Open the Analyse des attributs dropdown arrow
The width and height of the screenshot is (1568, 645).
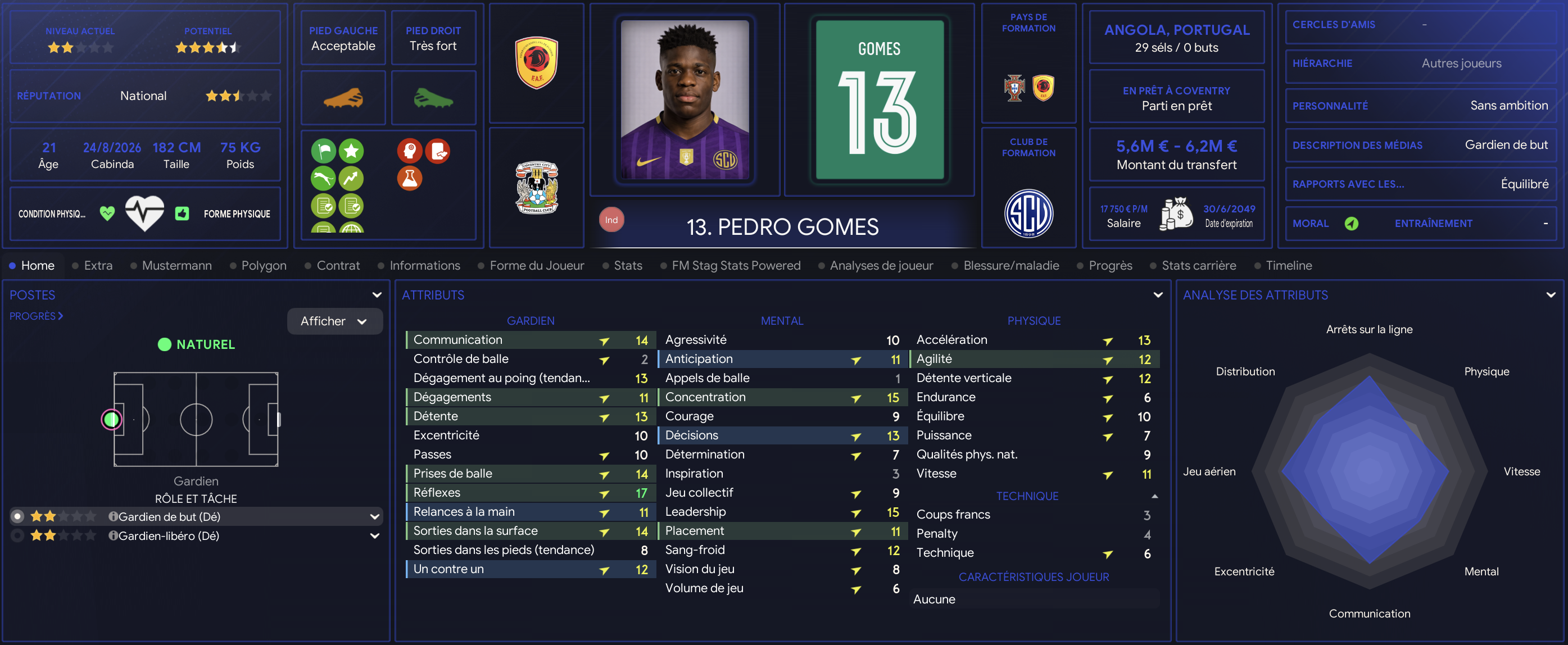coord(1550,295)
